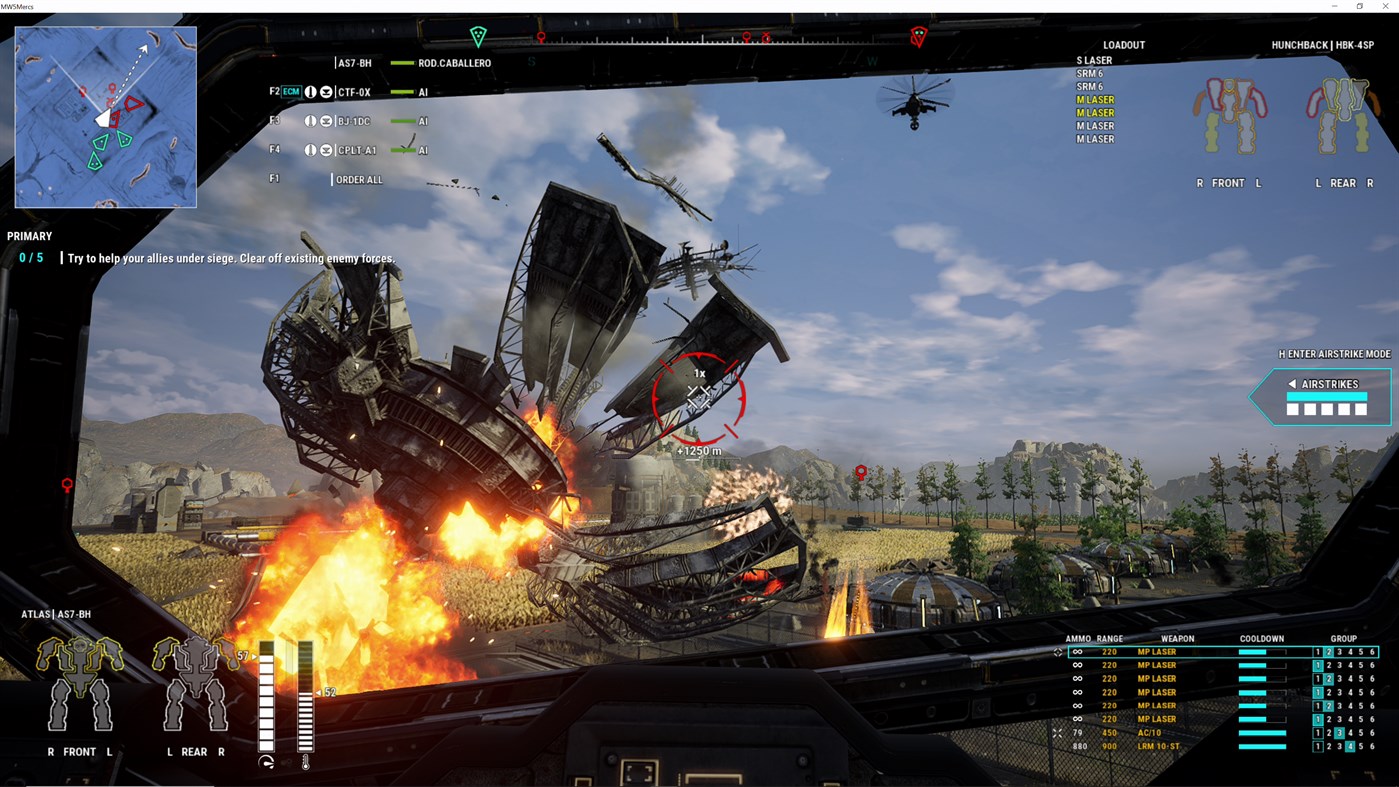Select the shutdown status icon next to BJ-1DC
The height and width of the screenshot is (787, 1399).
310,120
